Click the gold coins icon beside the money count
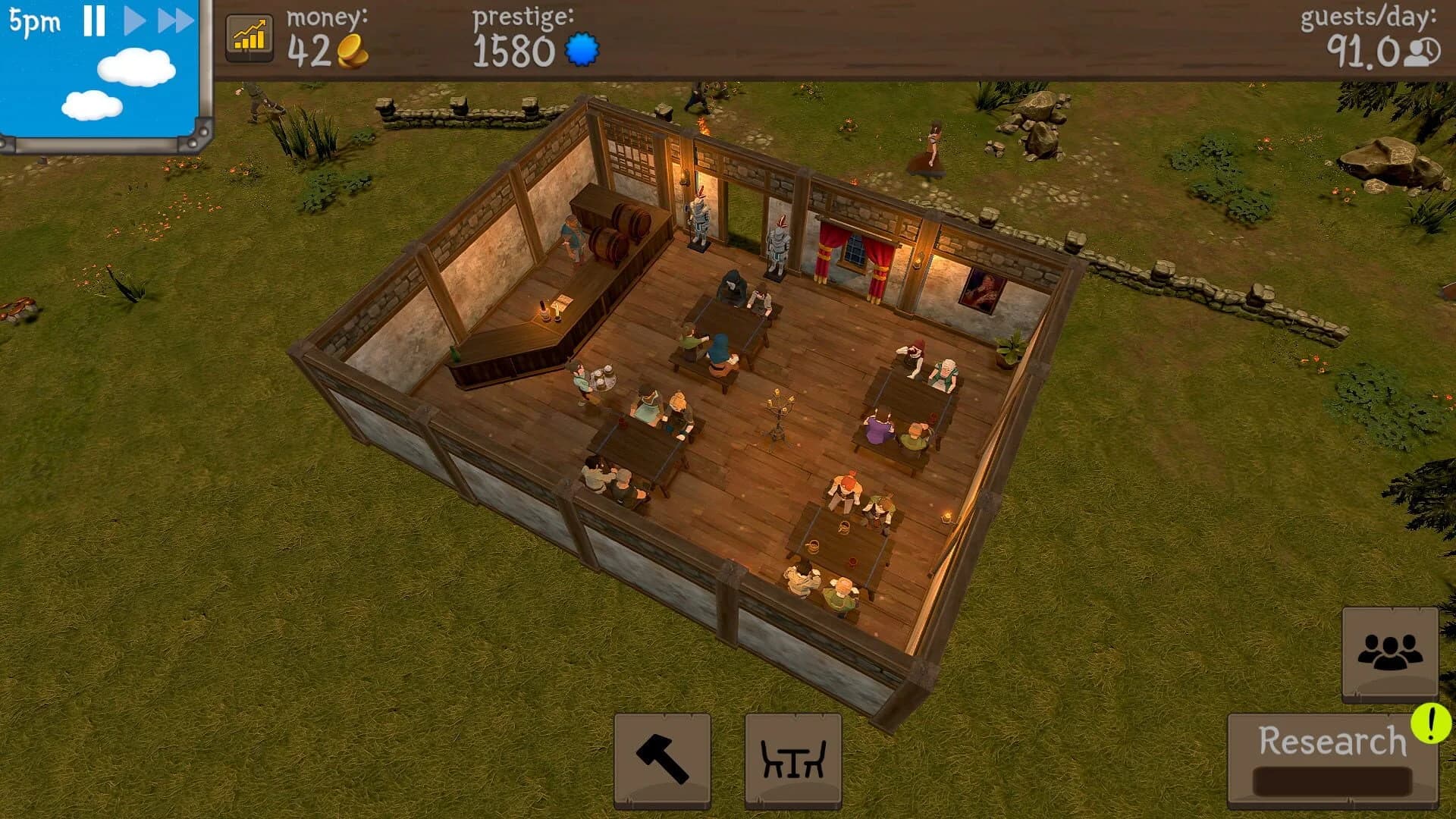Viewport: 1456px width, 819px height. point(353,50)
